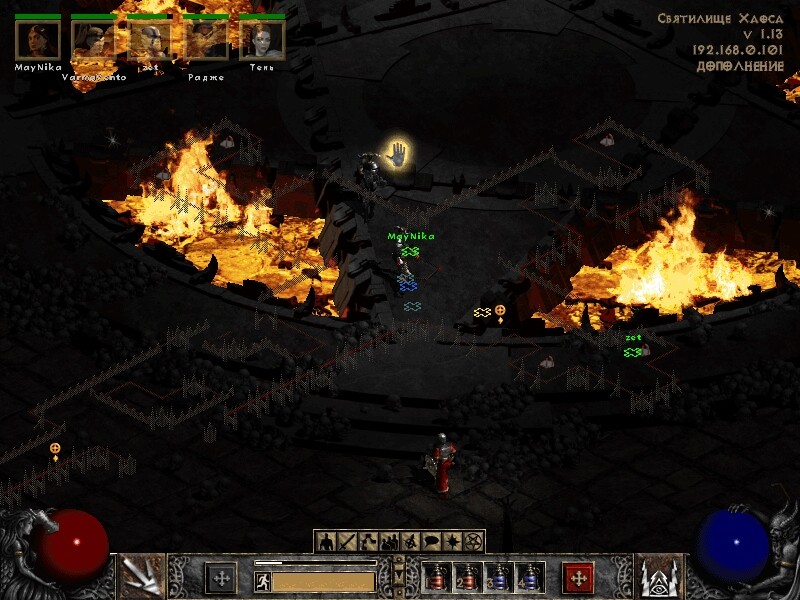Screen dimensions: 800x600
Task: Select MayNika's party portrait
Action: click(38, 40)
